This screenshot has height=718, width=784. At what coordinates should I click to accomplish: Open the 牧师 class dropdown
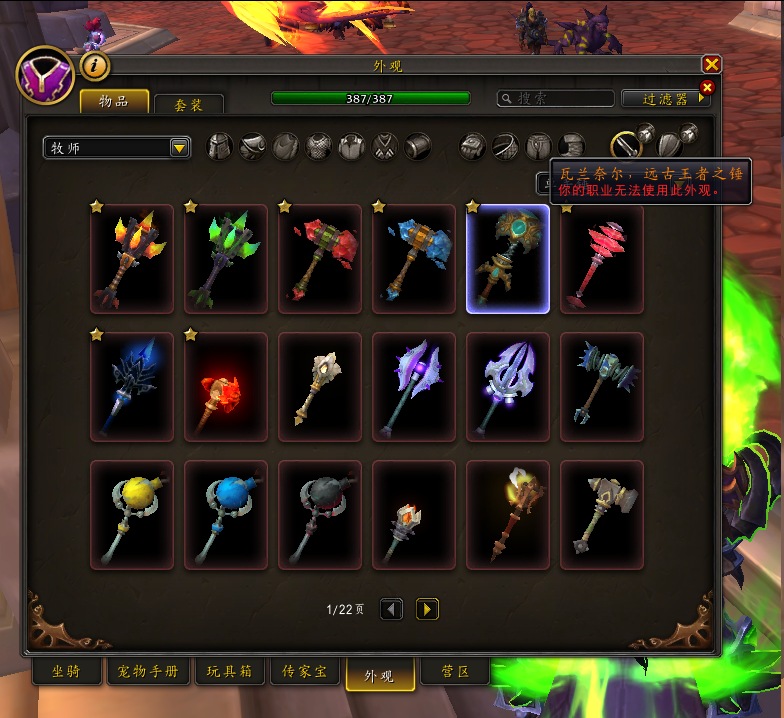click(117, 148)
